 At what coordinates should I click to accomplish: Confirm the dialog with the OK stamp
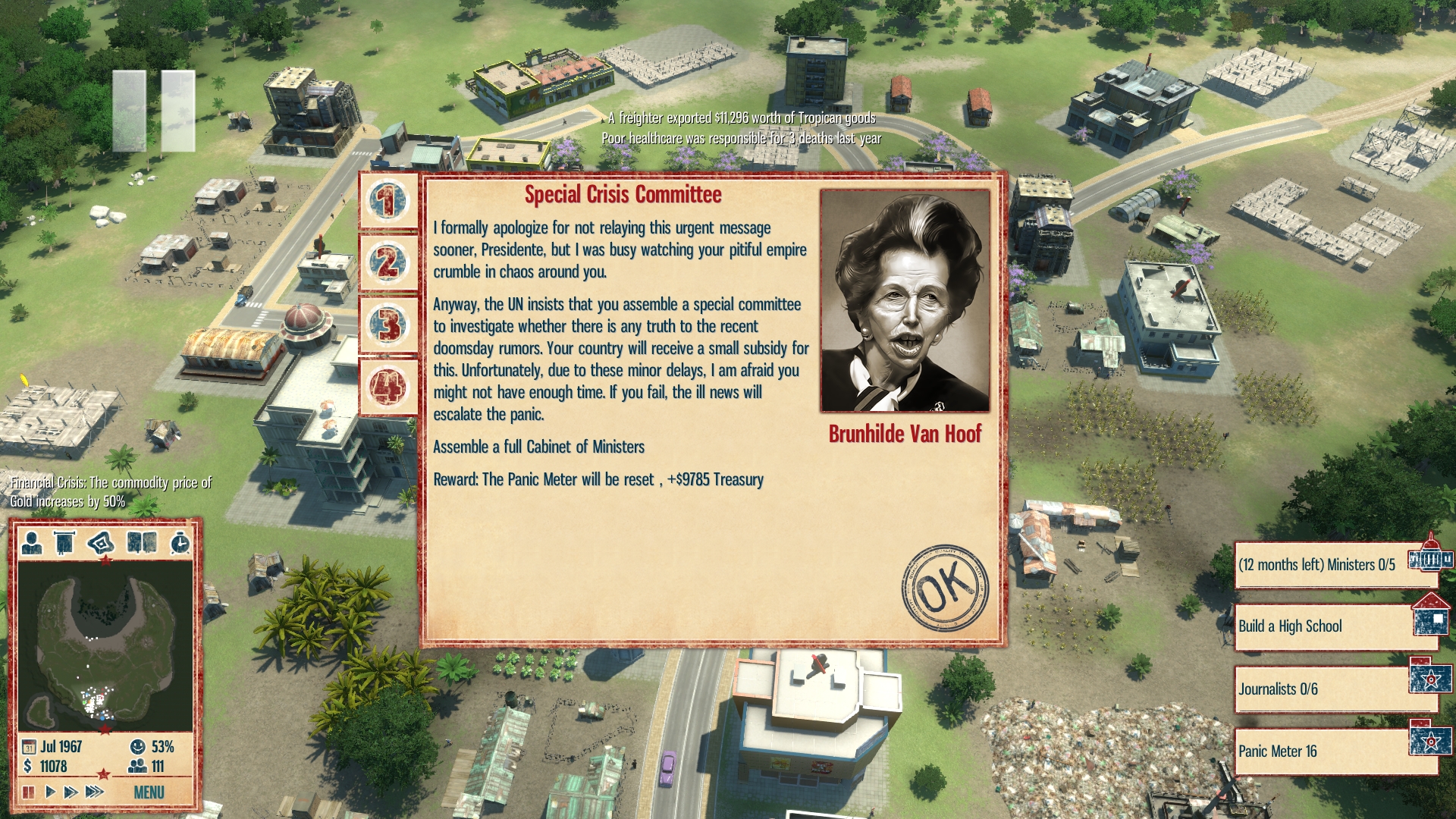(945, 587)
